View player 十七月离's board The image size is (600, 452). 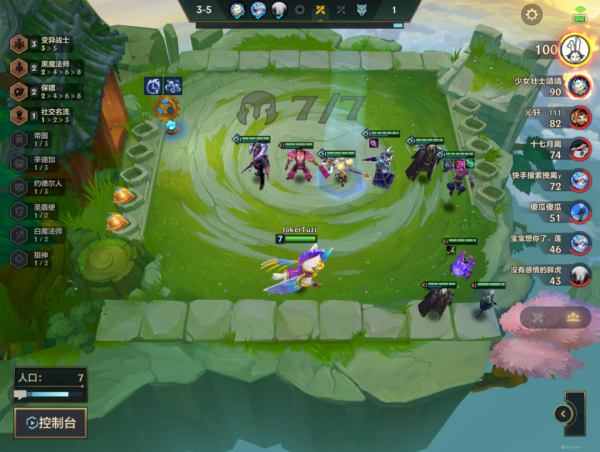pyautogui.click(x=577, y=149)
